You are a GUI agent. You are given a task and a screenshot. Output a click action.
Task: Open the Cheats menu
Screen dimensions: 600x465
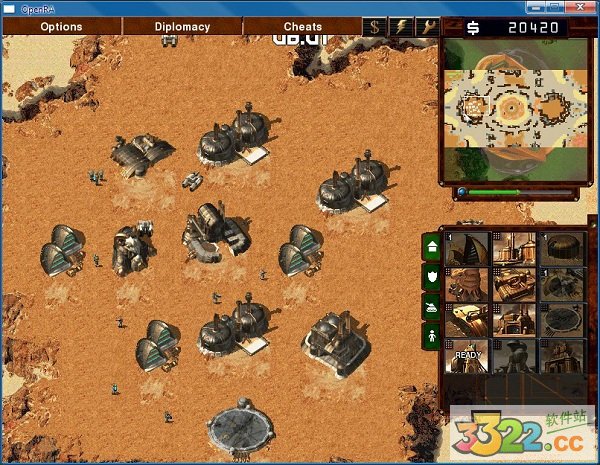coord(302,27)
